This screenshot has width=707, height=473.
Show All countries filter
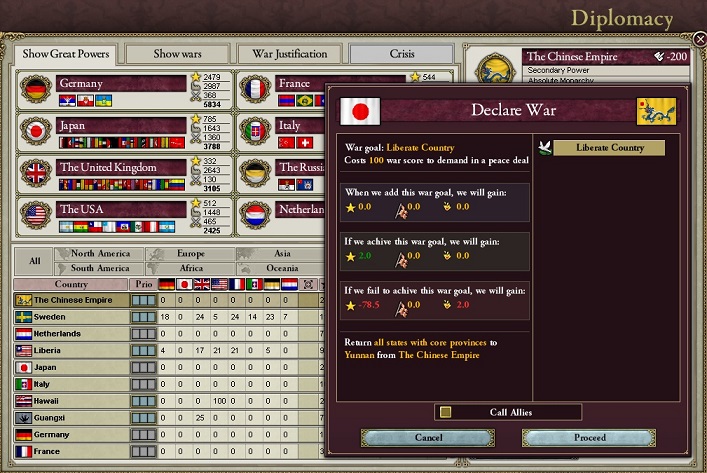35,261
